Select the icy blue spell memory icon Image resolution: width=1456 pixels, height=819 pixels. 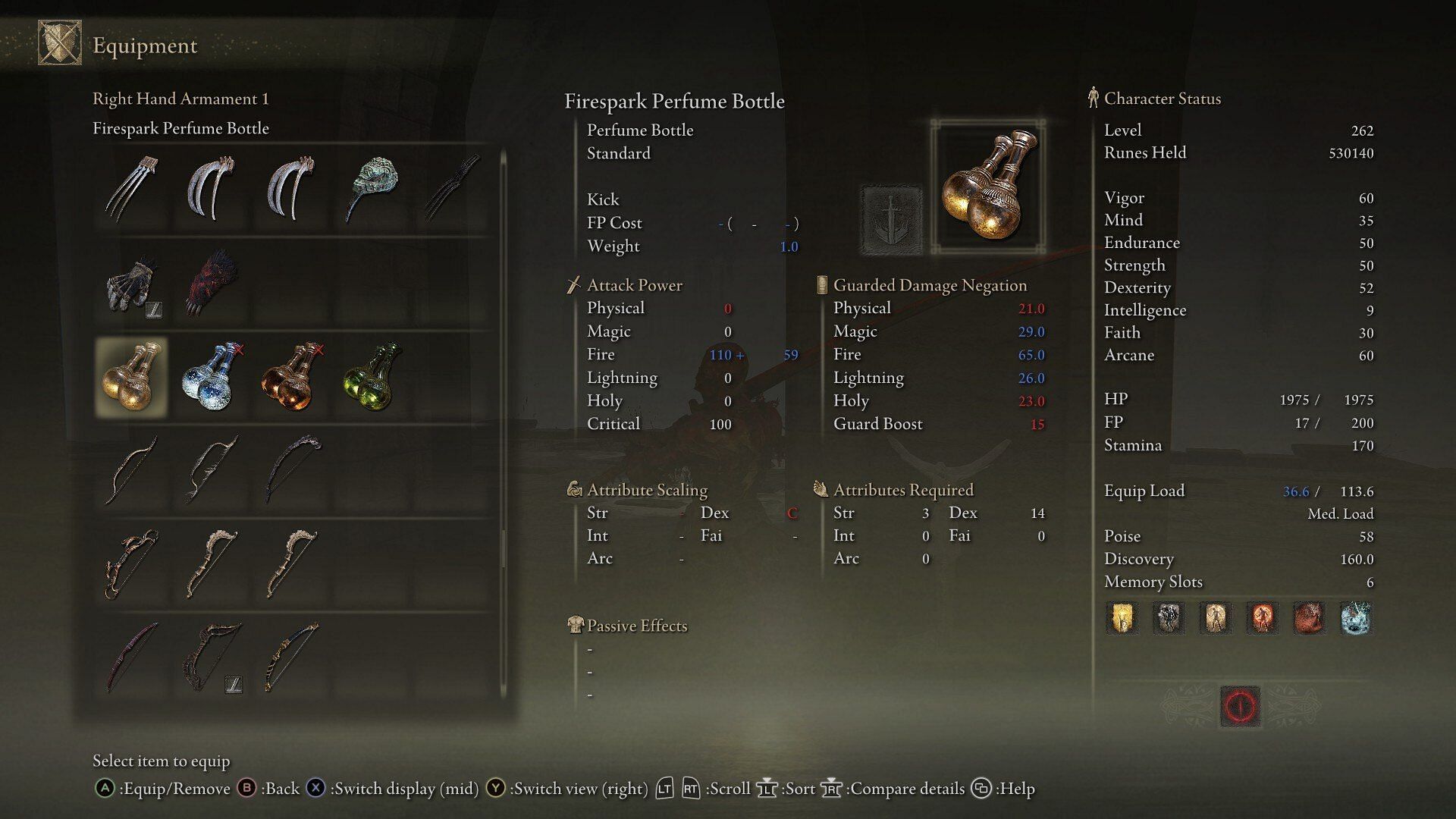click(1356, 618)
